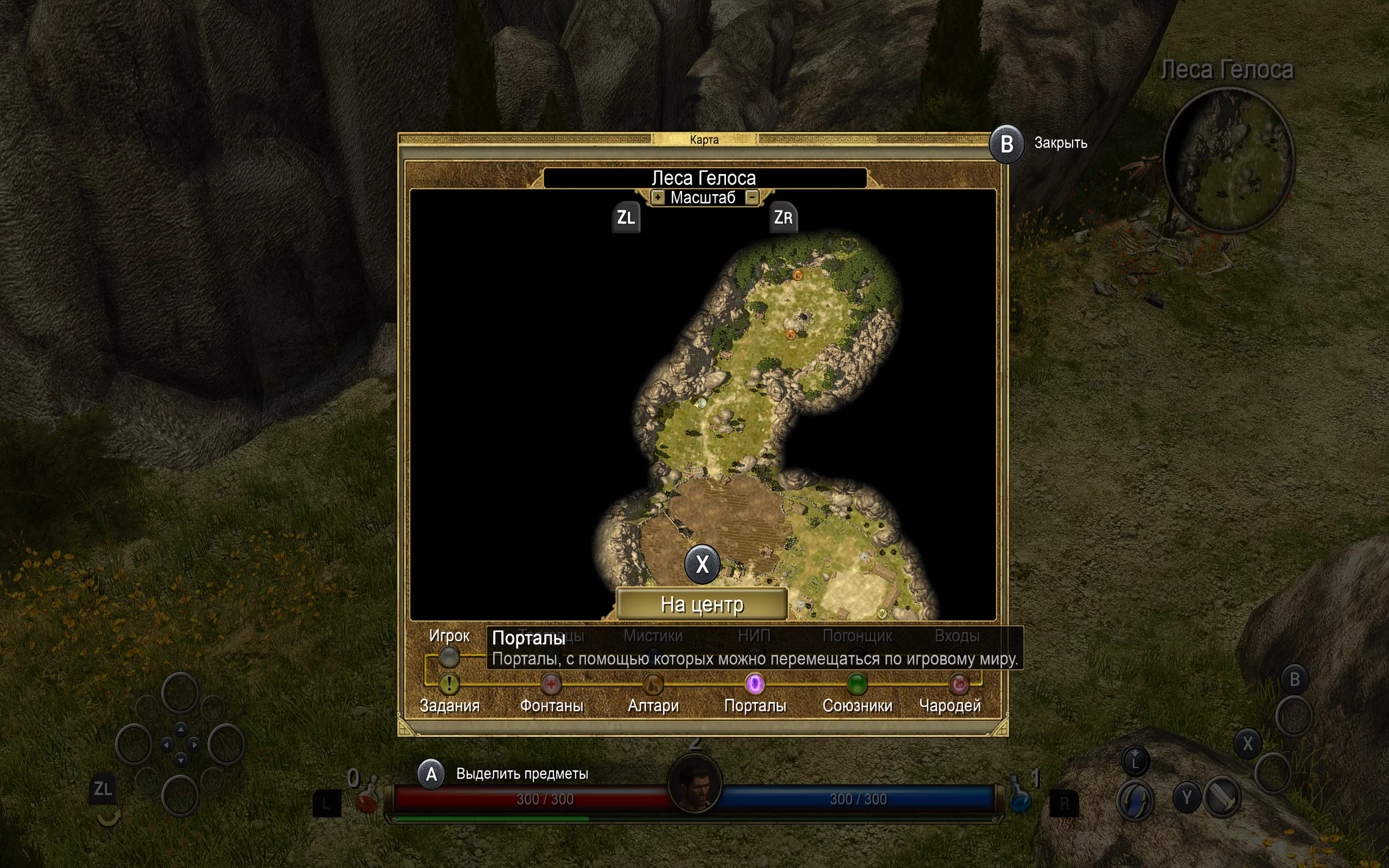
Task: Zoom in the map with plus button
Action: (658, 197)
